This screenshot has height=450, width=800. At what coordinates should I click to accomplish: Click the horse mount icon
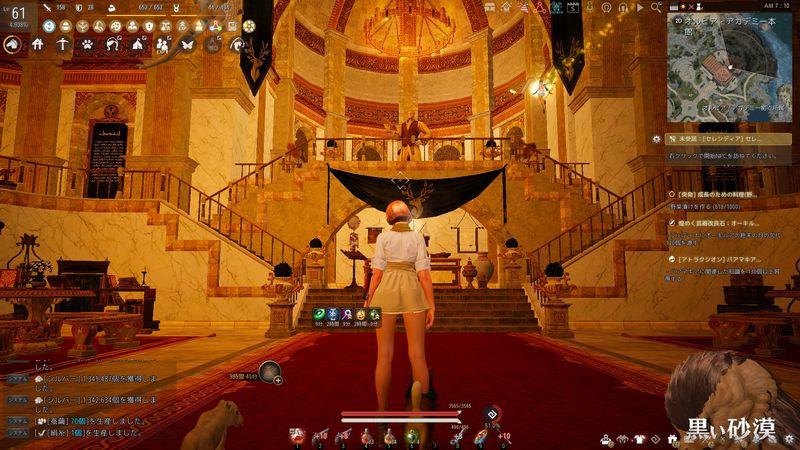(x=14, y=44)
